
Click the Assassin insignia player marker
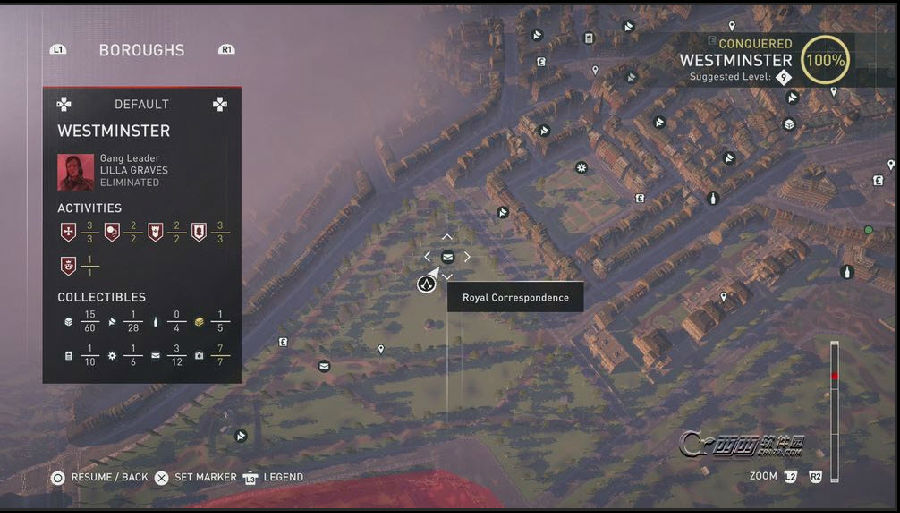pos(426,283)
